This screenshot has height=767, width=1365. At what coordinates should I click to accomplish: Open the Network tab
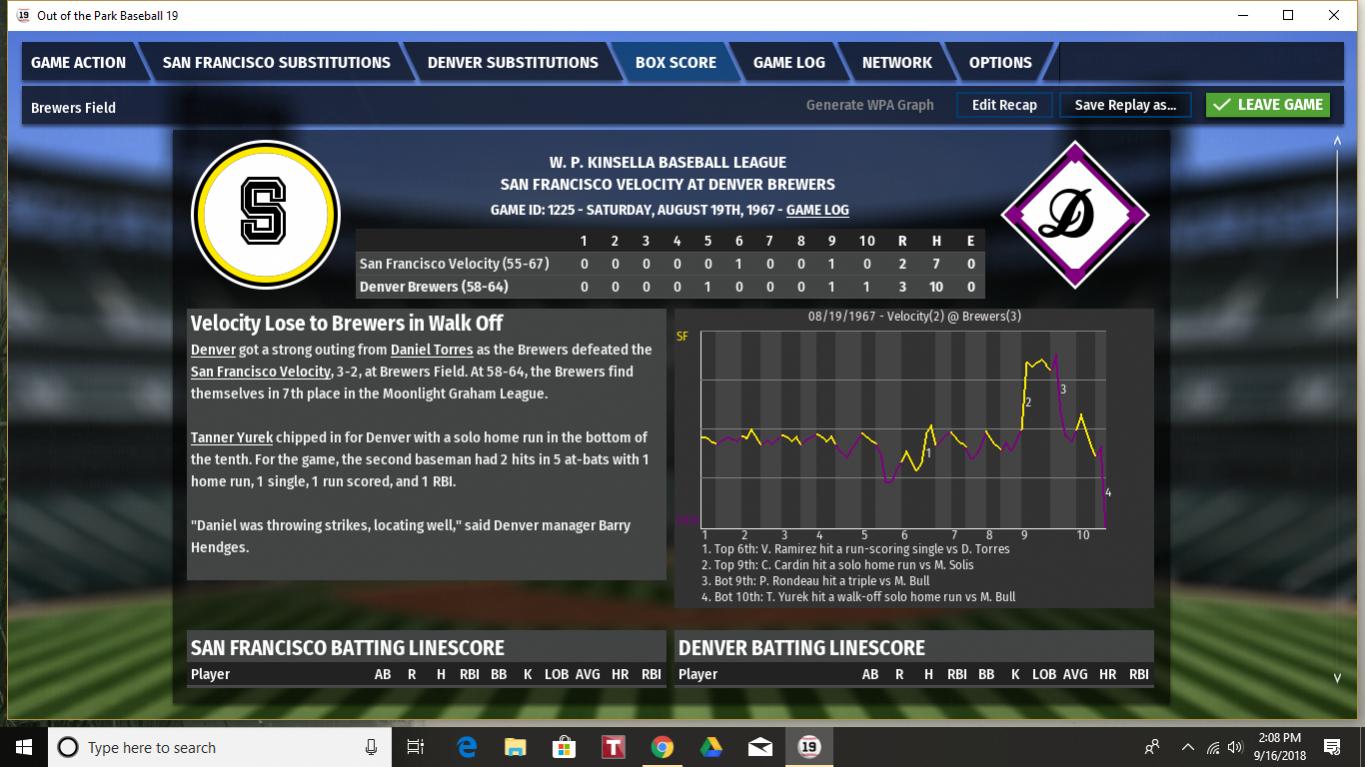897,62
